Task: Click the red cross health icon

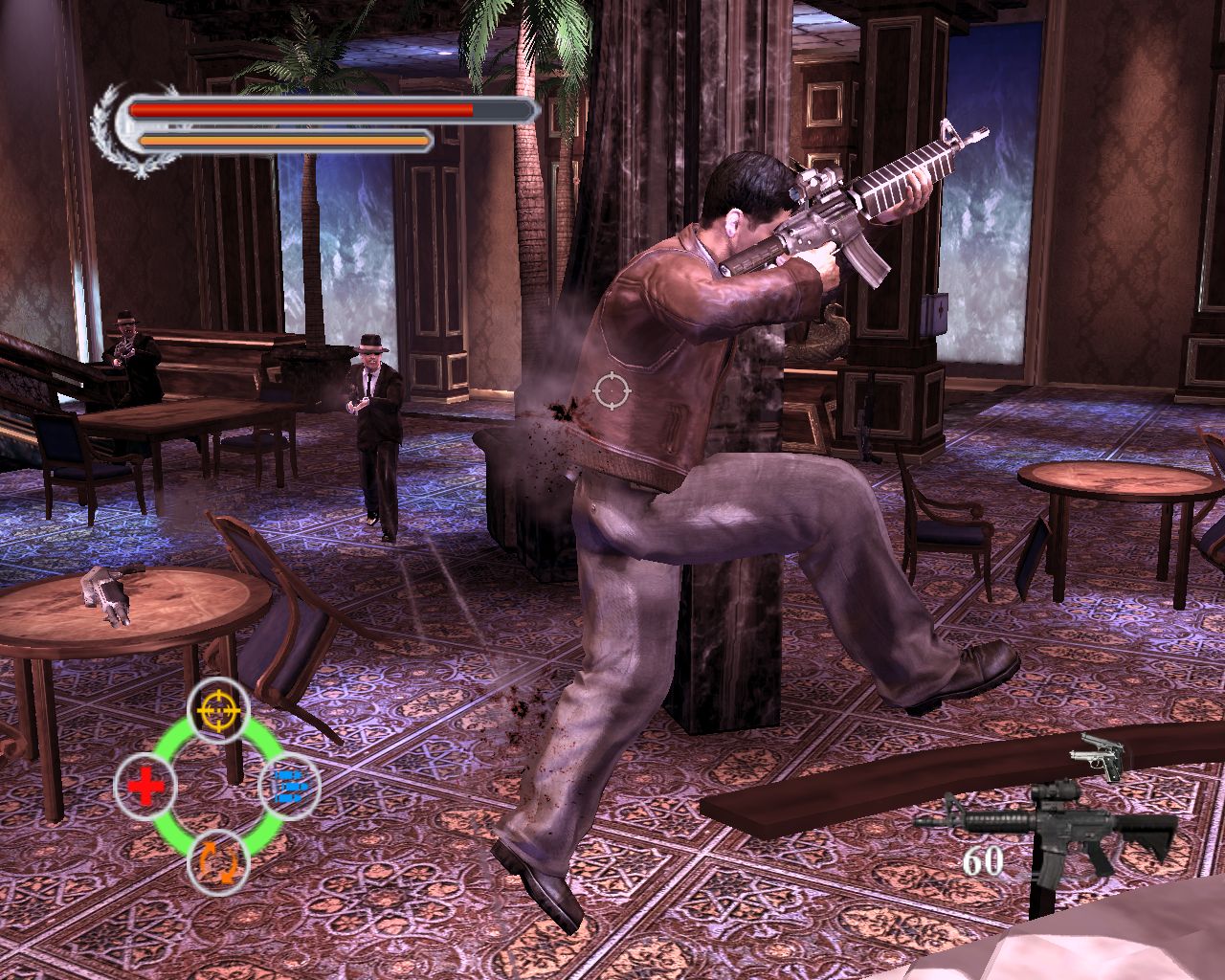Action: [145, 787]
